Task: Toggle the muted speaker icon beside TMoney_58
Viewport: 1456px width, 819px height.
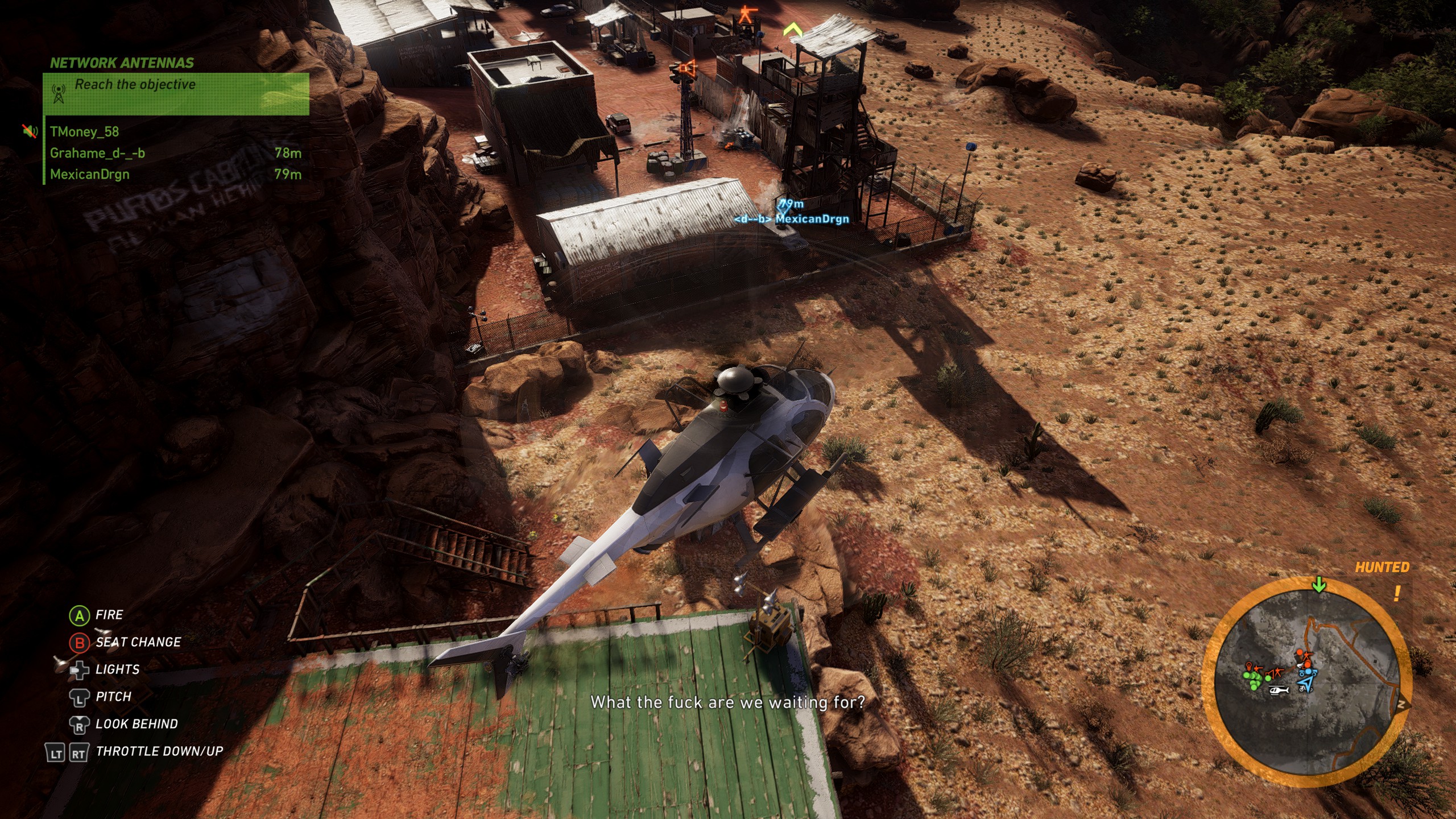Action: coord(30,132)
